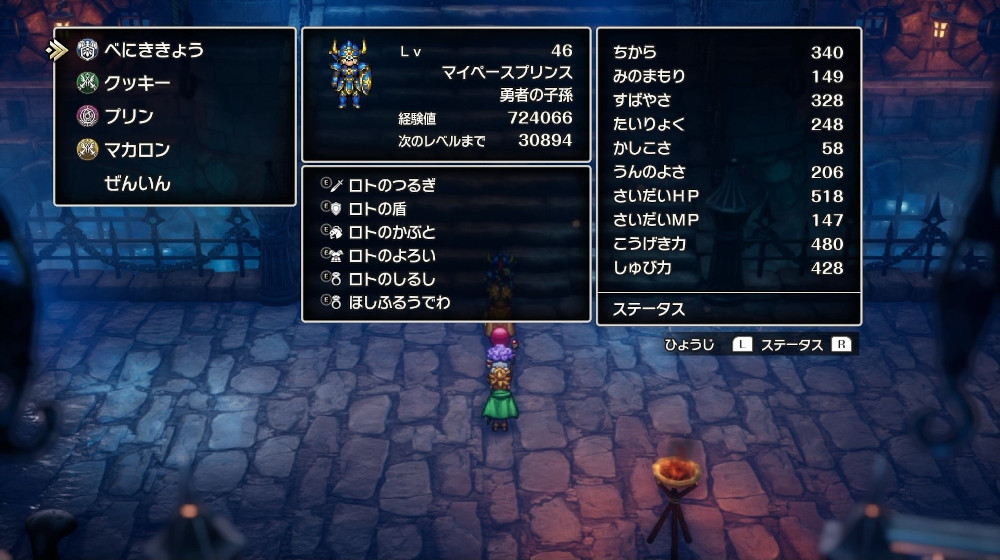Choose the ロトのよろい armor entry
1000x560 pixels.
391,255
